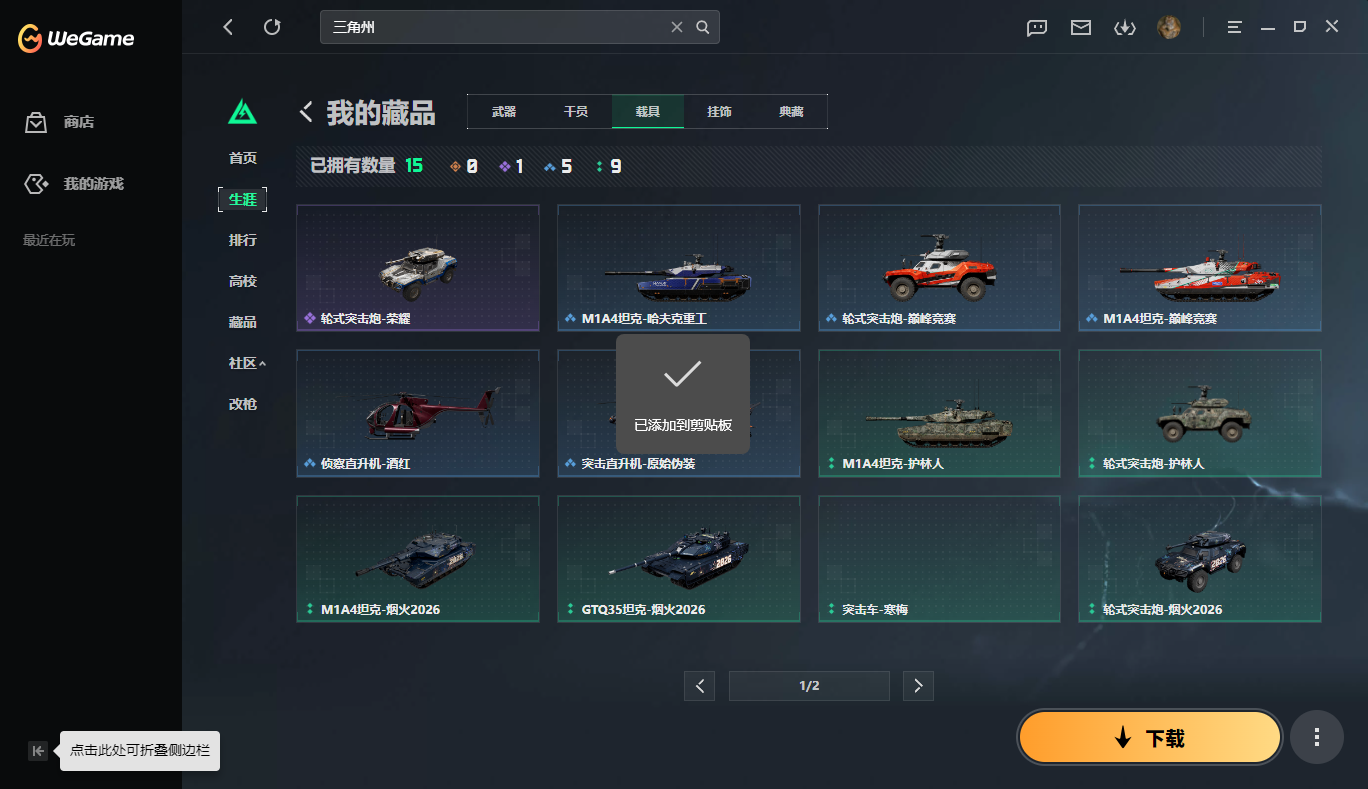Open the chat messages icon in title bar

(x=1036, y=27)
